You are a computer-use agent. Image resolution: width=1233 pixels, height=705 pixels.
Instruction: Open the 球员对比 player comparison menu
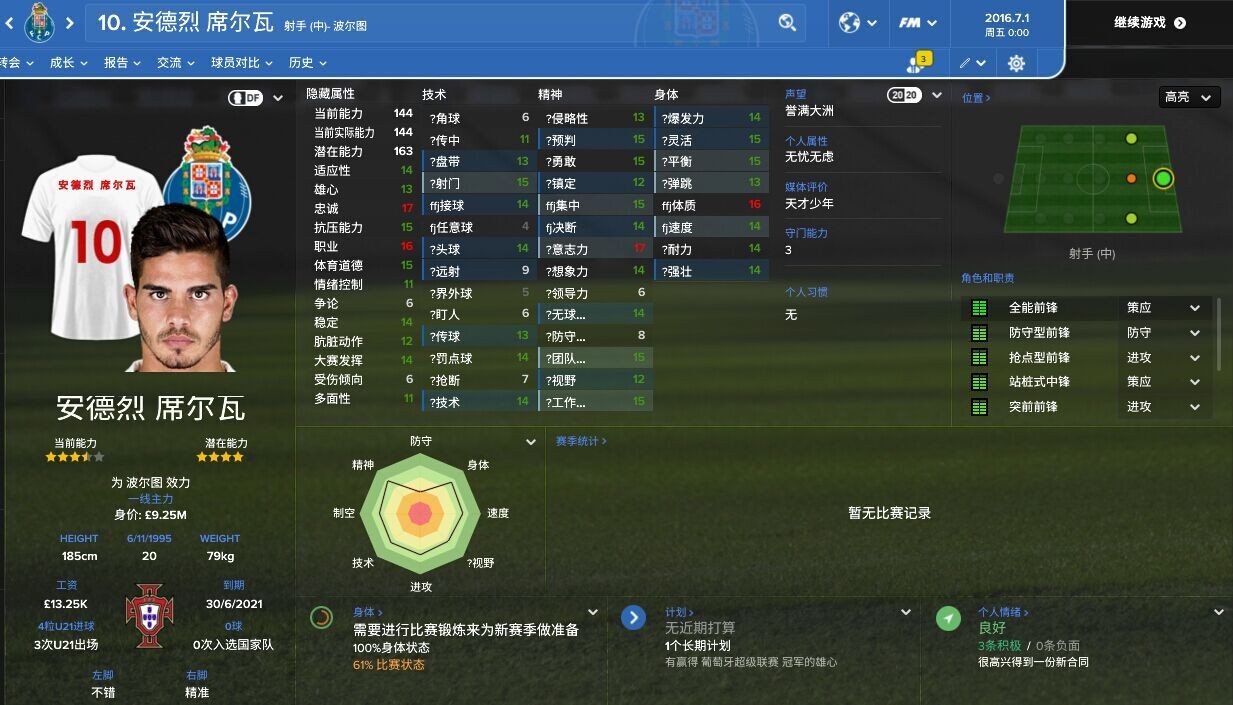coord(241,62)
